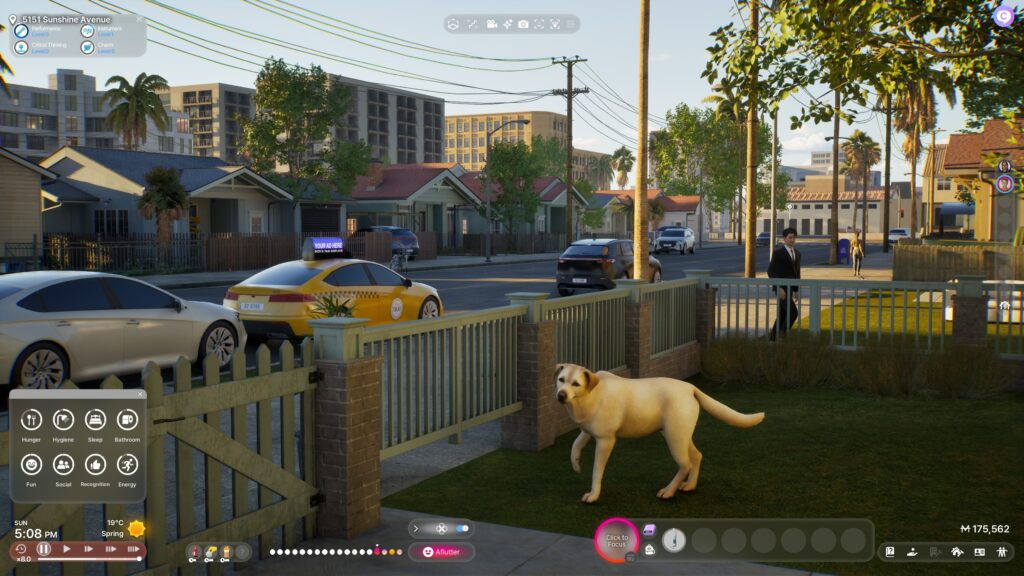Open the character ID card panel
This screenshot has height=576, width=1024.
pos(979,551)
